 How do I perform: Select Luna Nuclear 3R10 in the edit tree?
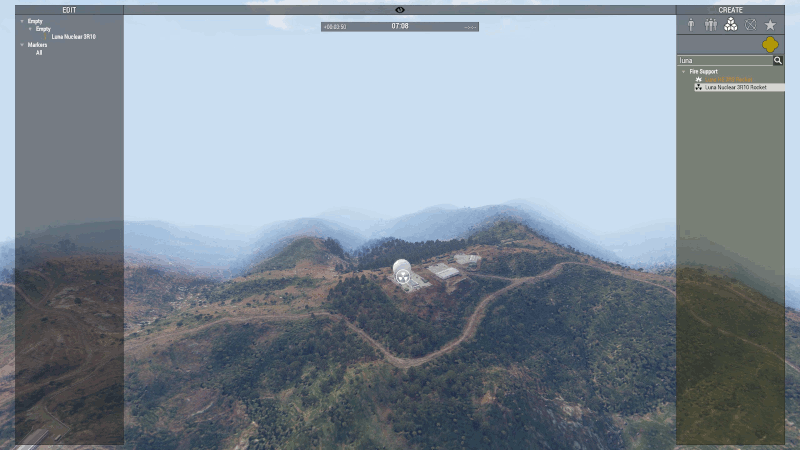tap(73, 37)
